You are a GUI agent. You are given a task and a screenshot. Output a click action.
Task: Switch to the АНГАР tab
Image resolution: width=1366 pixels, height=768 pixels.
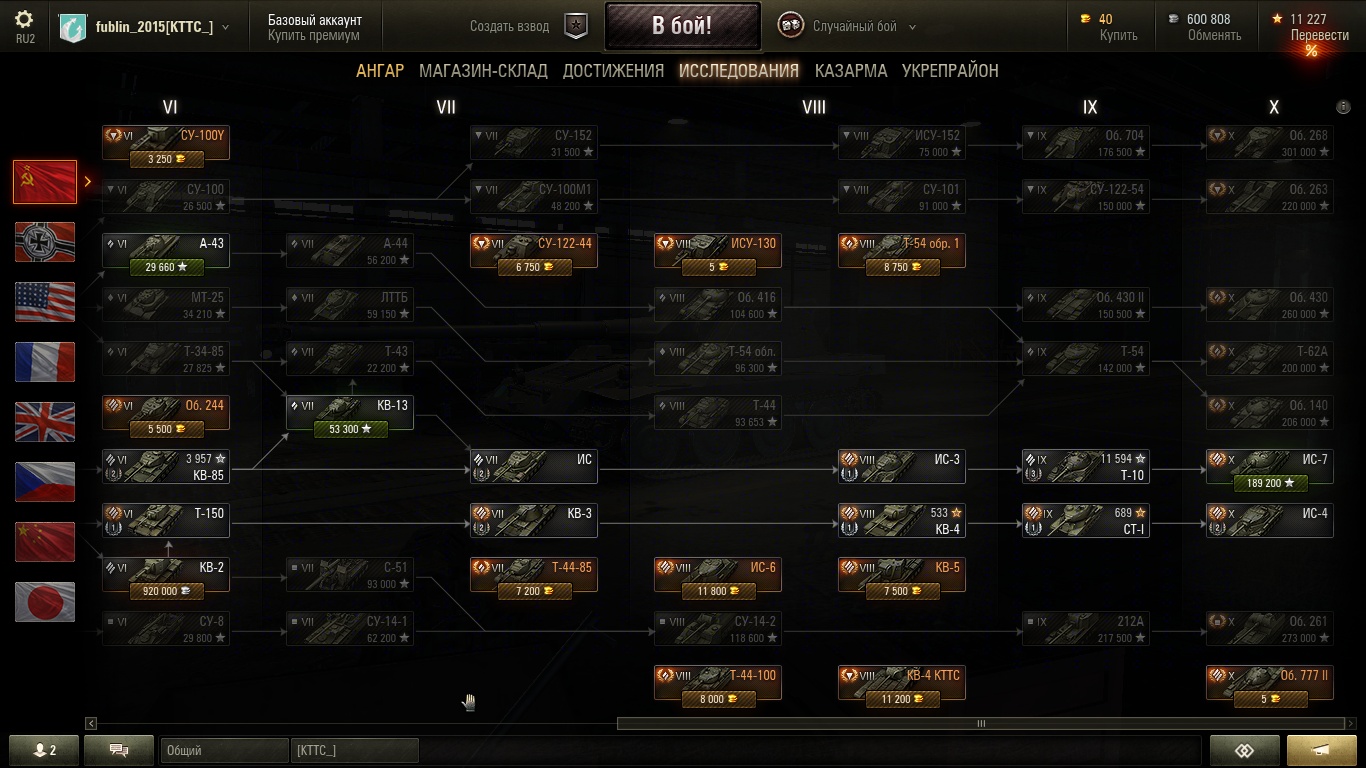click(380, 71)
